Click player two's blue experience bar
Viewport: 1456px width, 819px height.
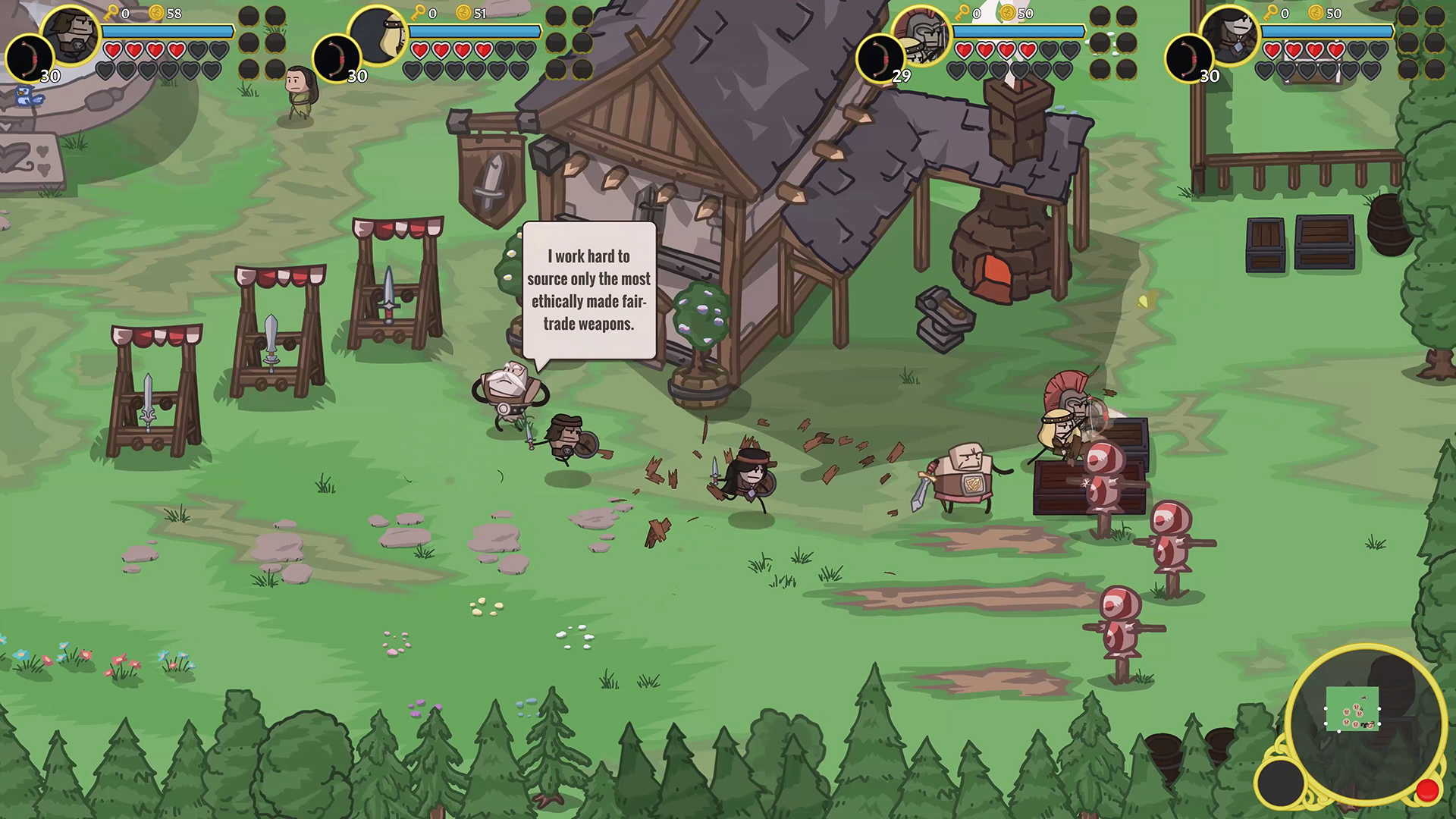pyautogui.click(x=474, y=32)
